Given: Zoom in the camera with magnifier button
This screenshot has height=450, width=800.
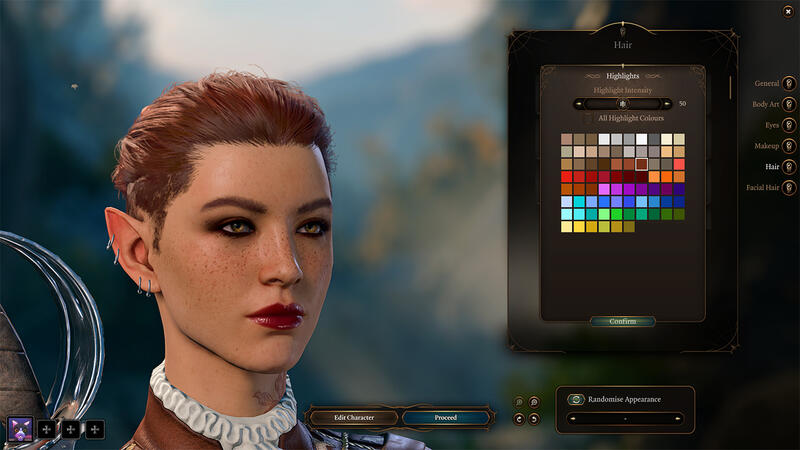Looking at the screenshot, I should [534, 402].
